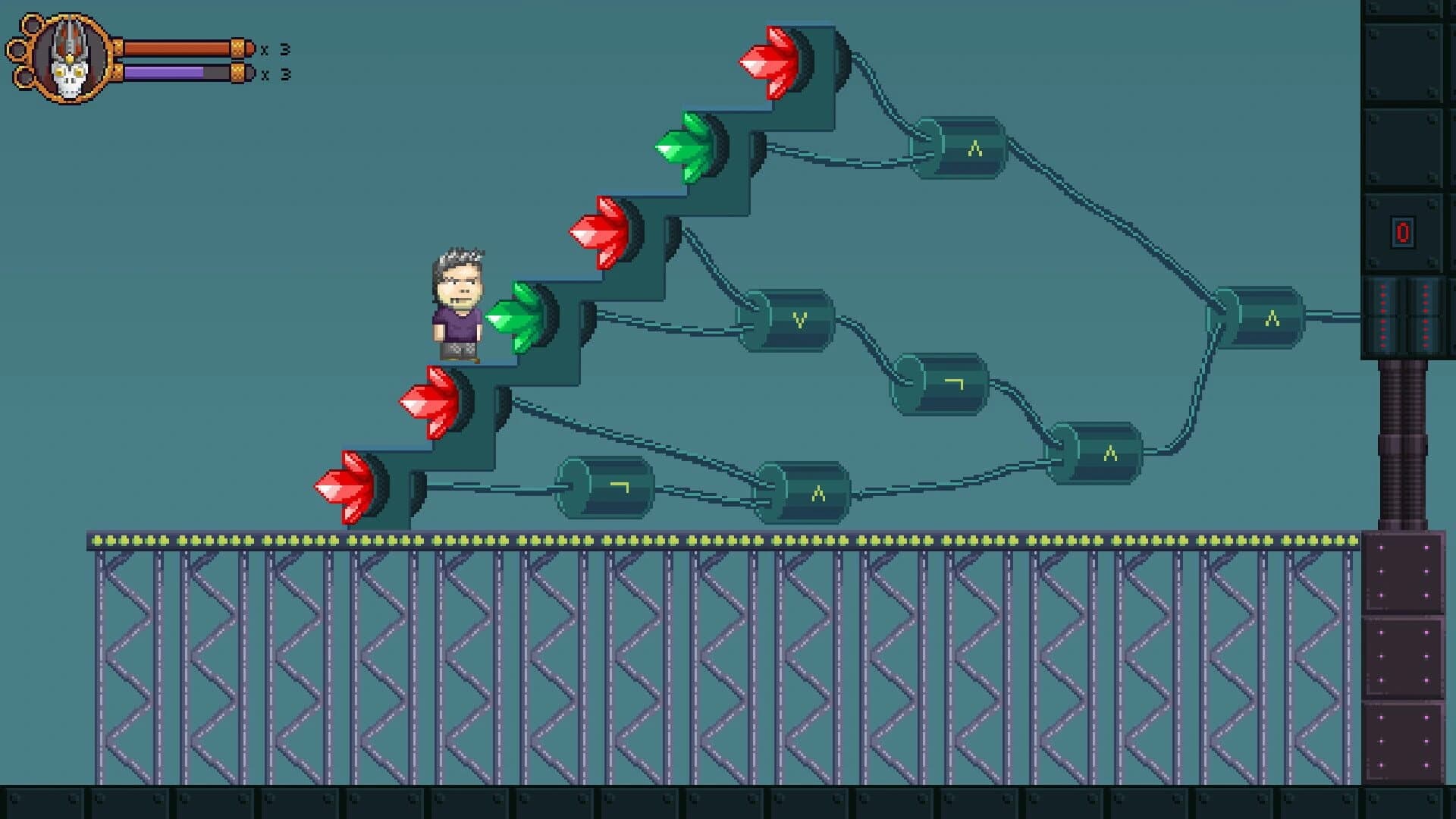
Task: Select the player character on the stairs
Action: pos(457,303)
